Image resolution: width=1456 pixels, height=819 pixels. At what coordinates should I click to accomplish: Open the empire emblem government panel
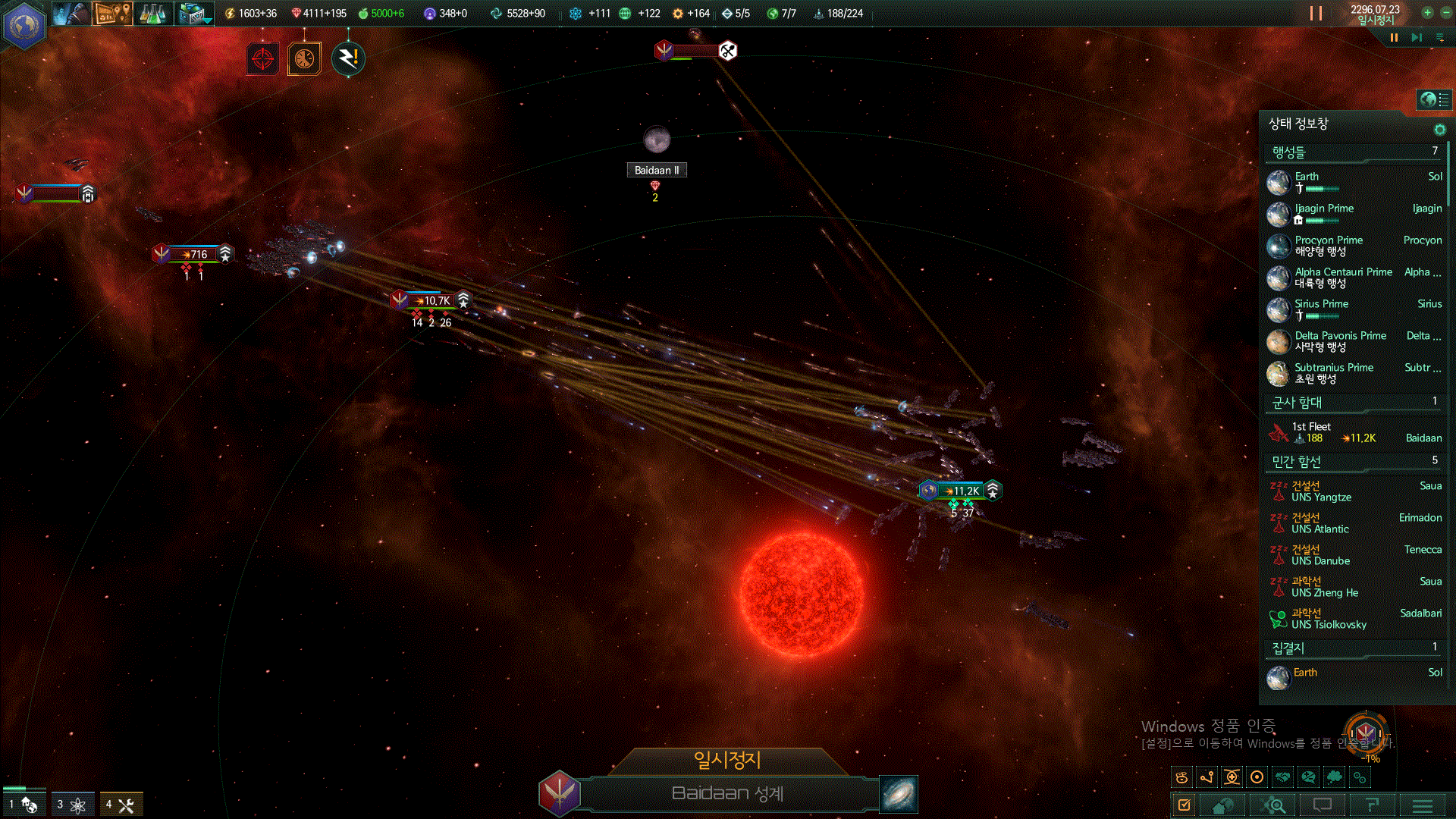click(24, 24)
